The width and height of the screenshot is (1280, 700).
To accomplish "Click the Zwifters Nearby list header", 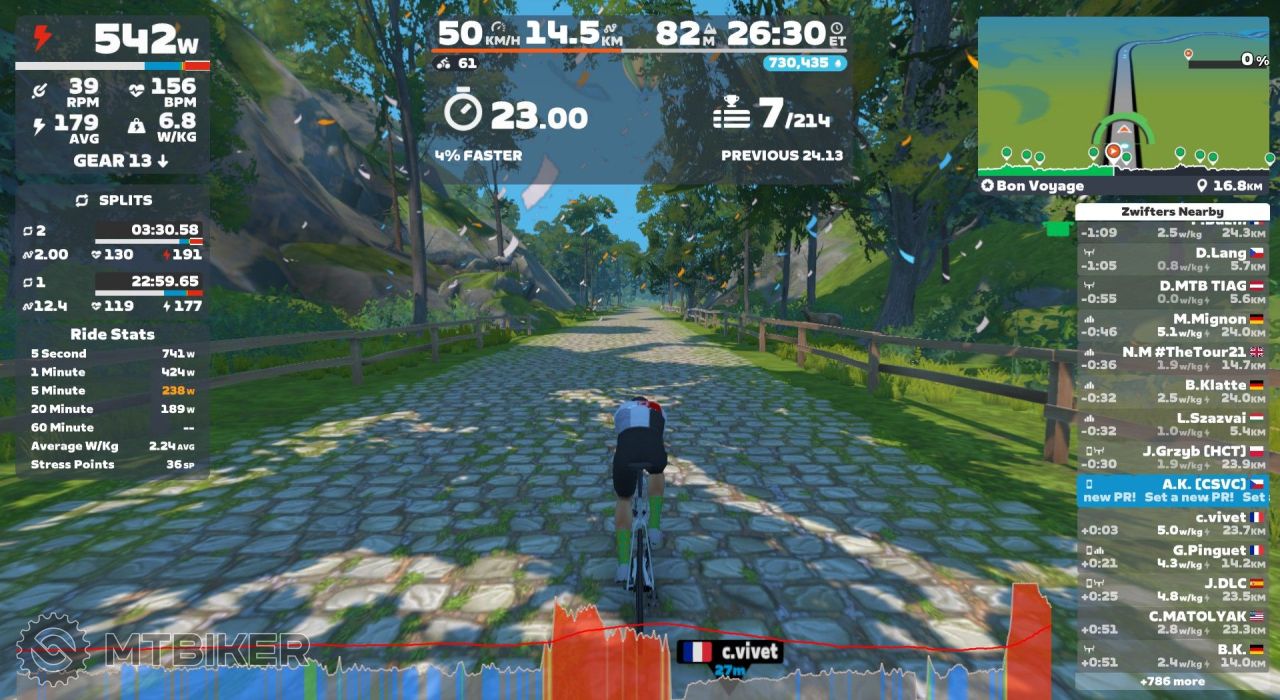I will pyautogui.click(x=1173, y=212).
